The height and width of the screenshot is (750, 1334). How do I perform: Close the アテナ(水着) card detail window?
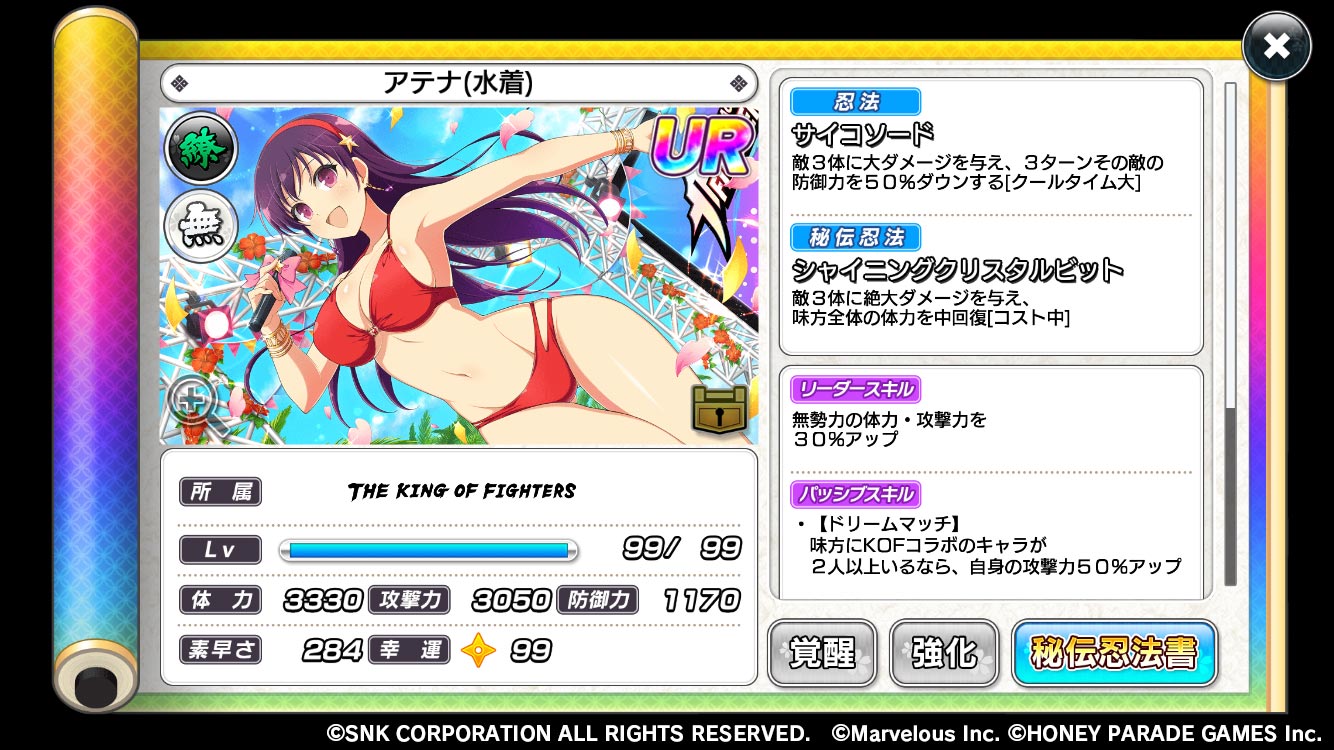[x=1276, y=45]
